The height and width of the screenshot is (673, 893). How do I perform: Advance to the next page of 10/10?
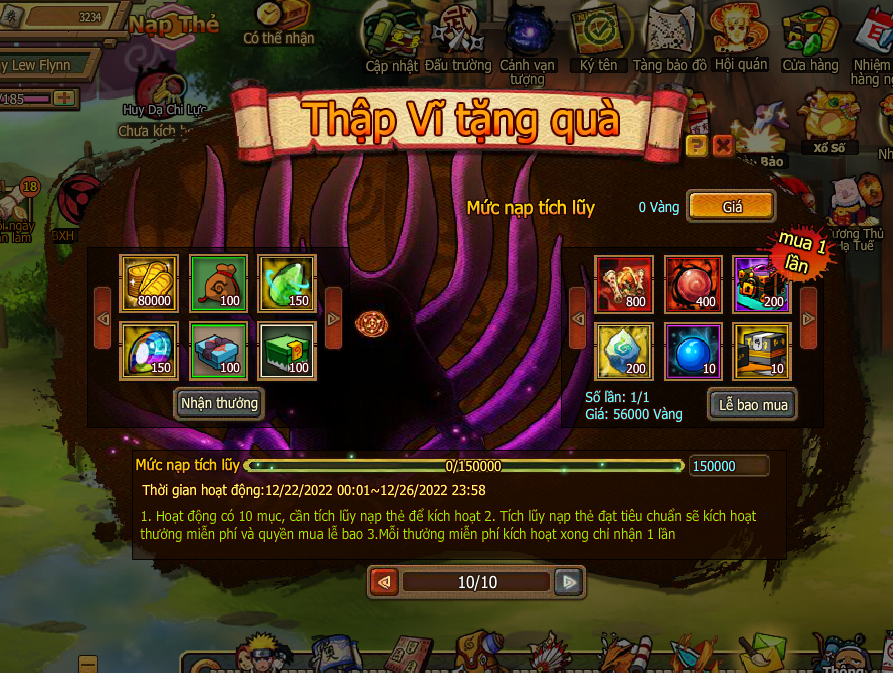click(x=568, y=581)
